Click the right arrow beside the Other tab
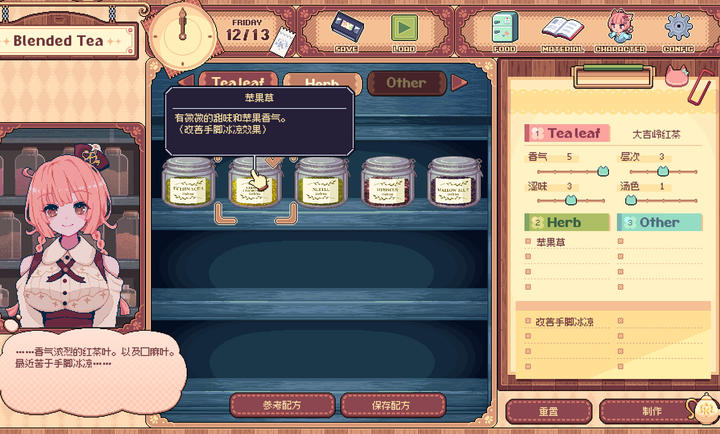720x434 pixels. click(459, 83)
